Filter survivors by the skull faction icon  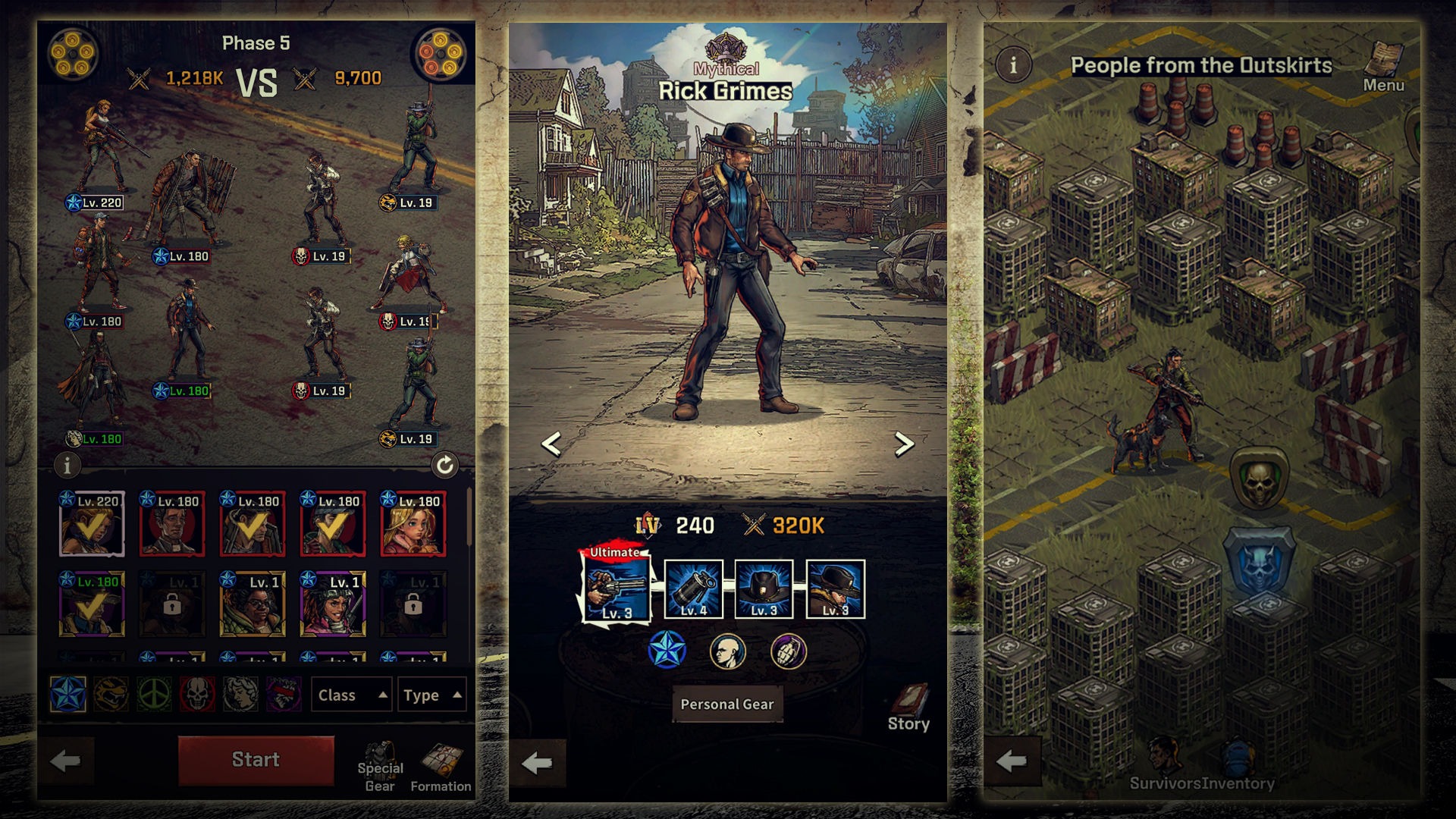point(197,694)
